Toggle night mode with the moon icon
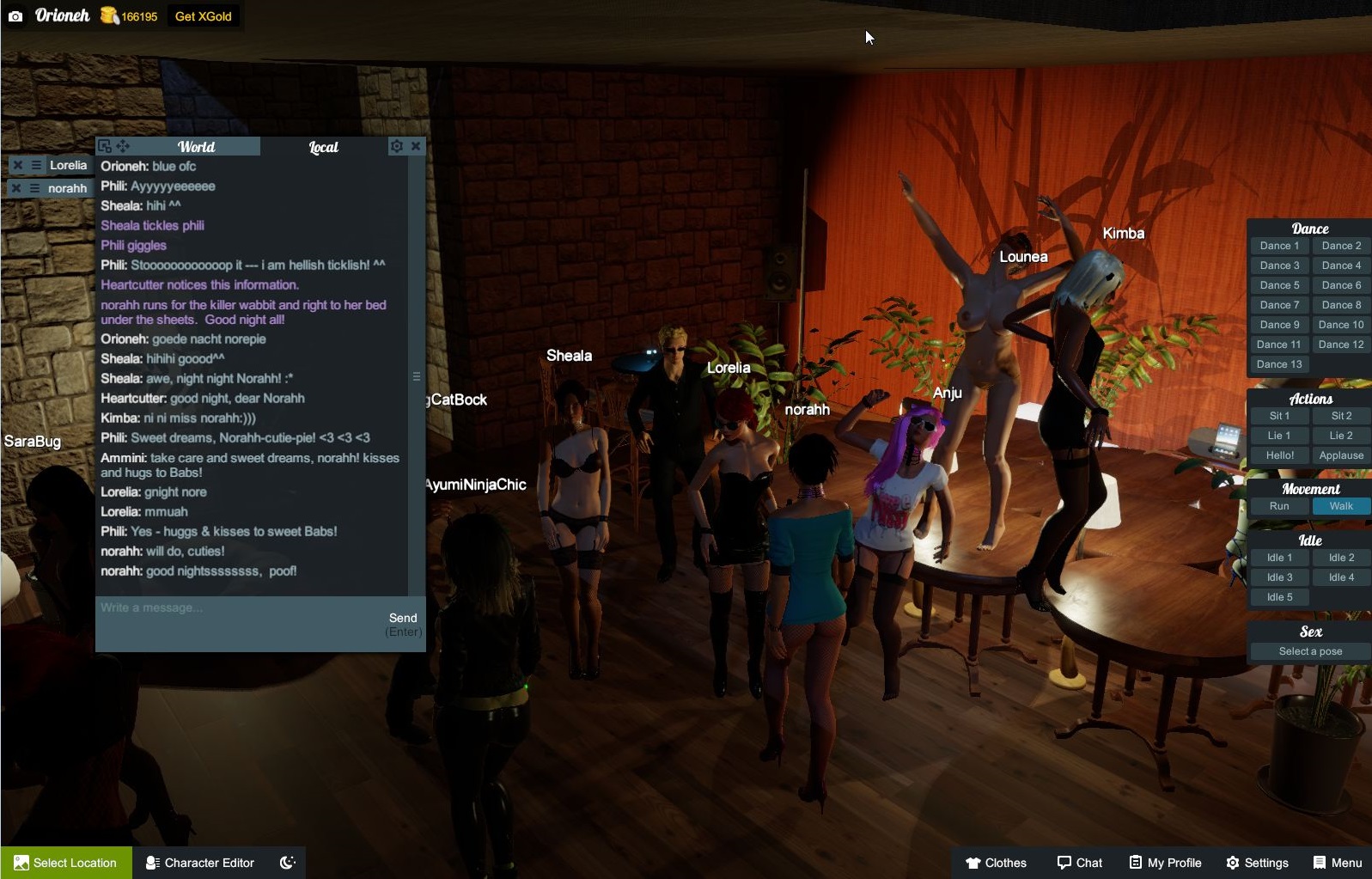Image resolution: width=1372 pixels, height=879 pixels. [x=287, y=862]
